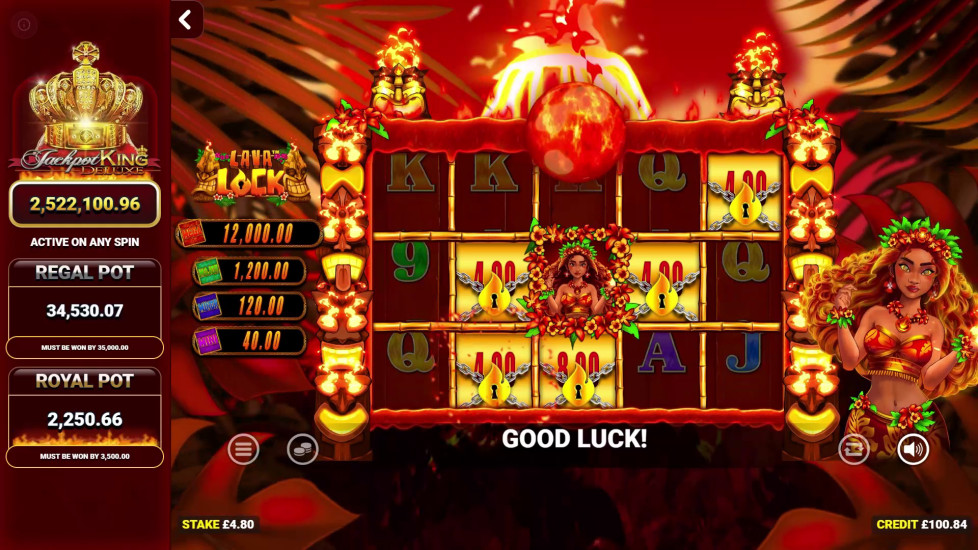Activate the autoplay arrows button
Screen dimensions: 978x550
(x=854, y=449)
